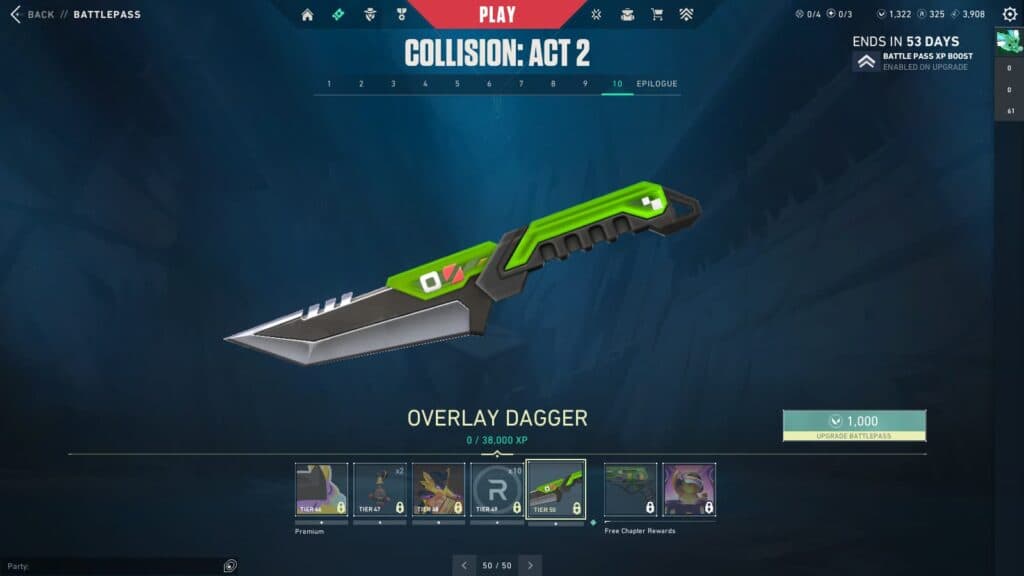The height and width of the screenshot is (576, 1024).
Task: Open the settings gear
Action: coord(1009,14)
